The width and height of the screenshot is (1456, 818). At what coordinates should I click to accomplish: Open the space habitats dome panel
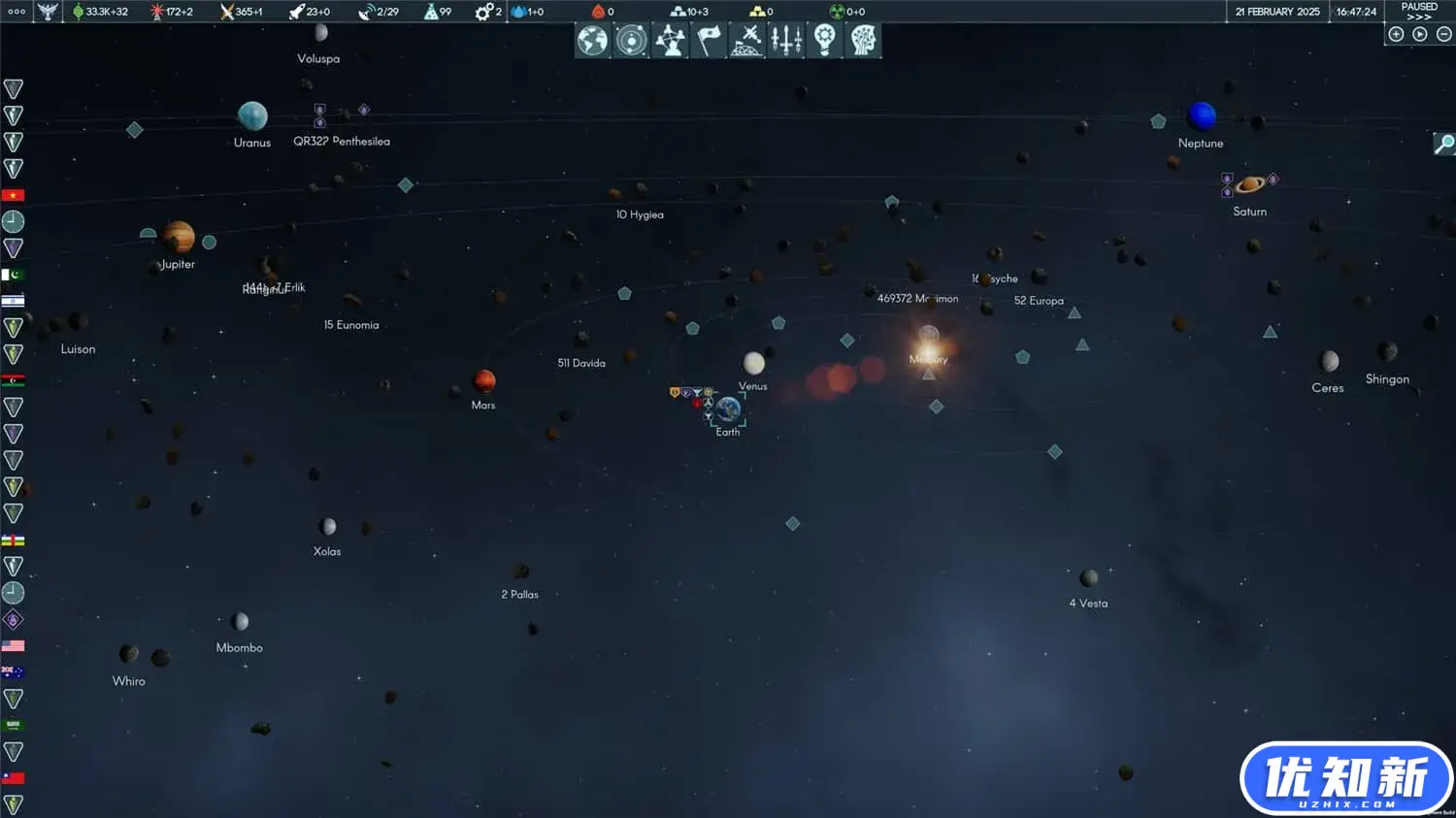[x=746, y=41]
